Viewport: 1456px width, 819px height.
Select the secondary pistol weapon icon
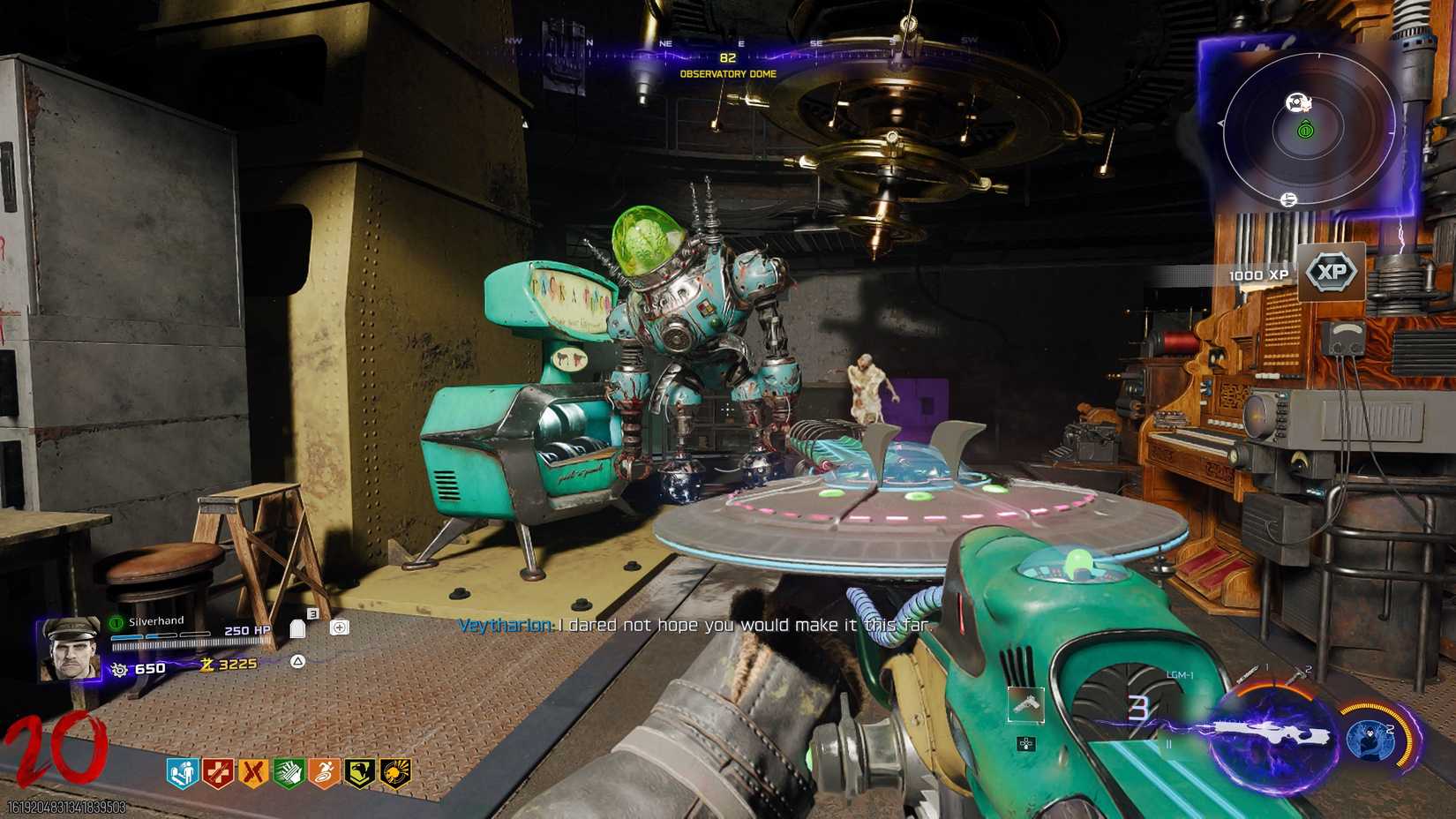(x=1027, y=706)
